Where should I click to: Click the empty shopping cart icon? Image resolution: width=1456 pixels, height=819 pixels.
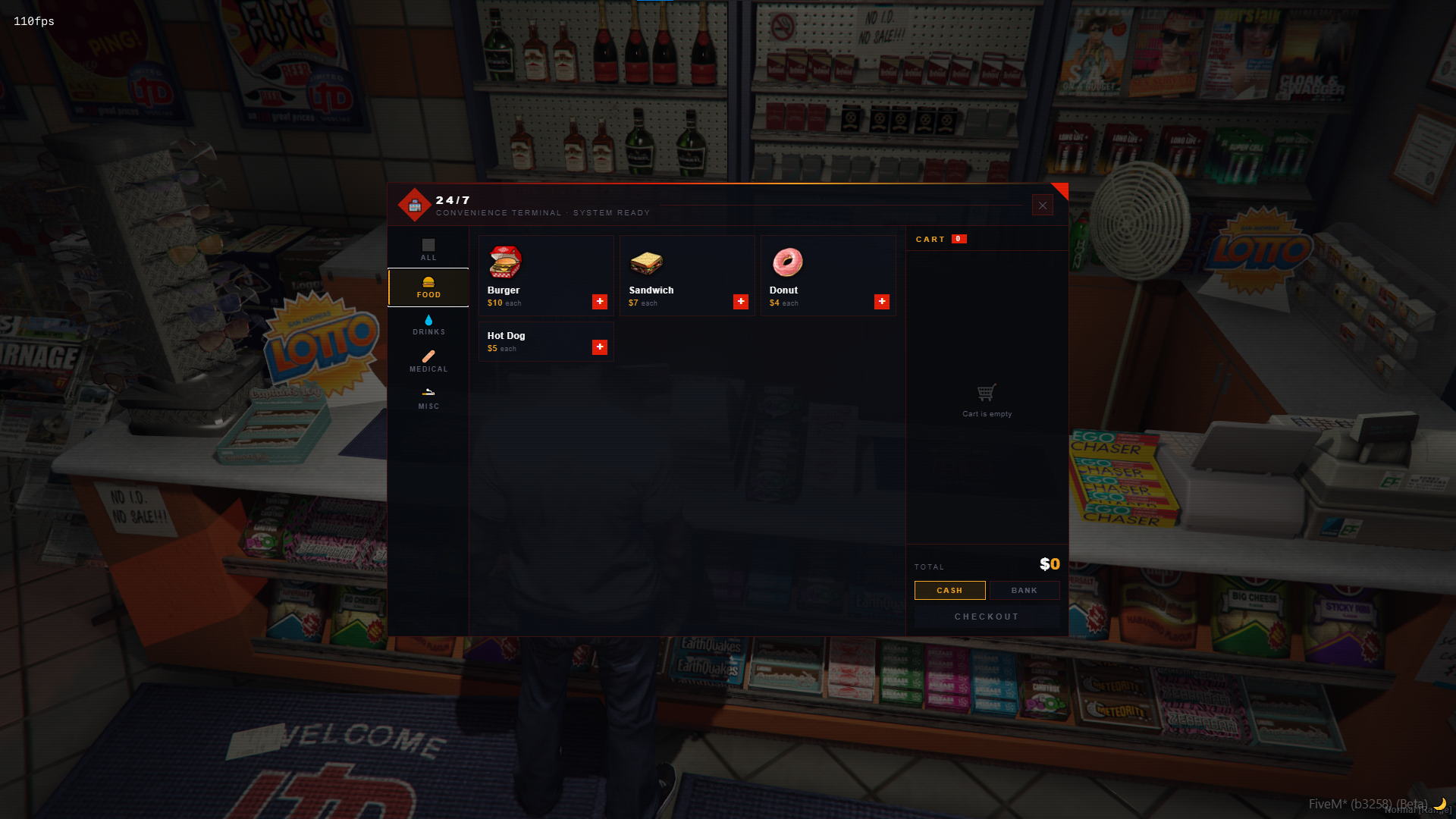coord(986,393)
